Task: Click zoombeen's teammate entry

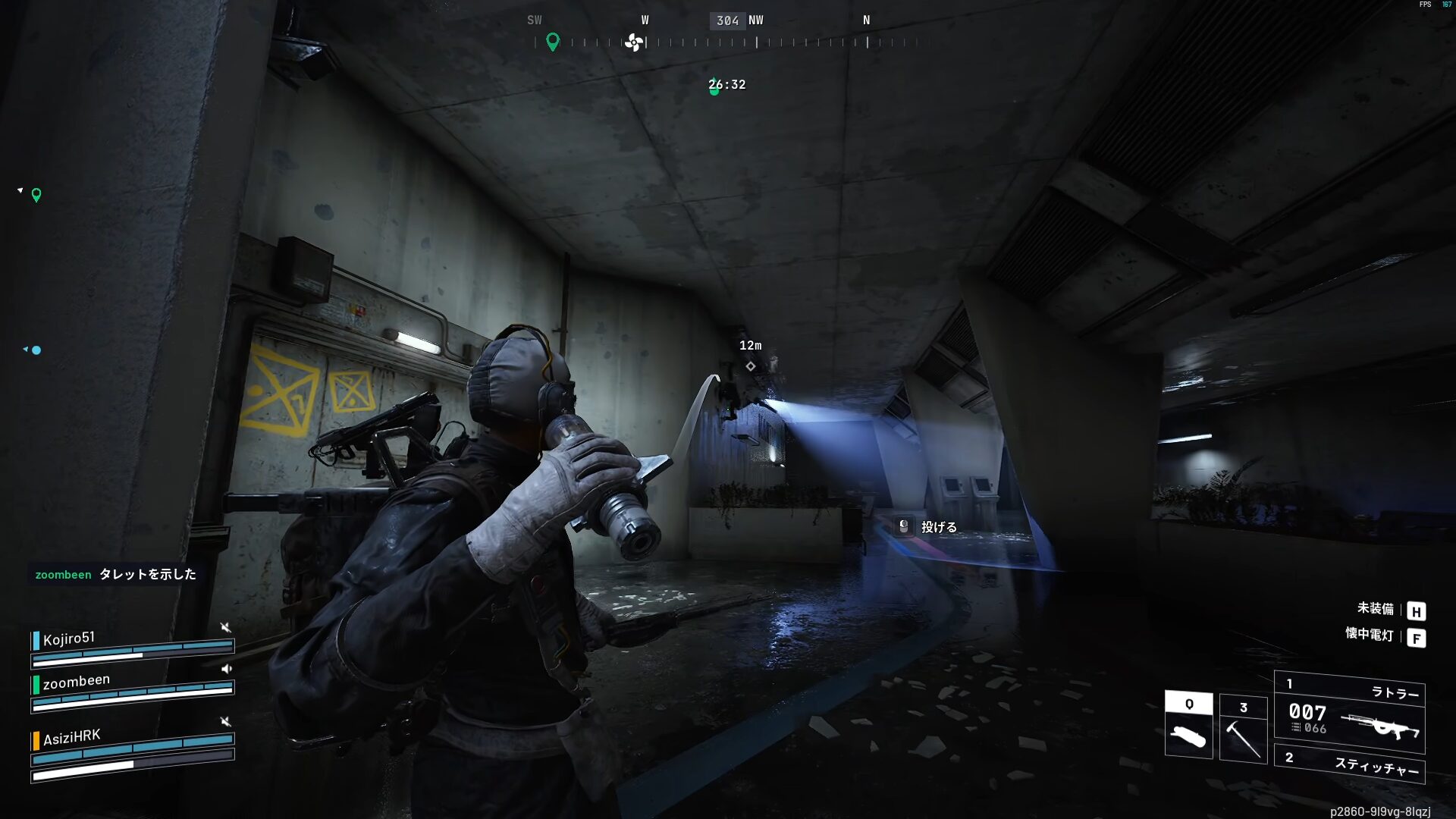Action: pyautogui.click(x=76, y=682)
